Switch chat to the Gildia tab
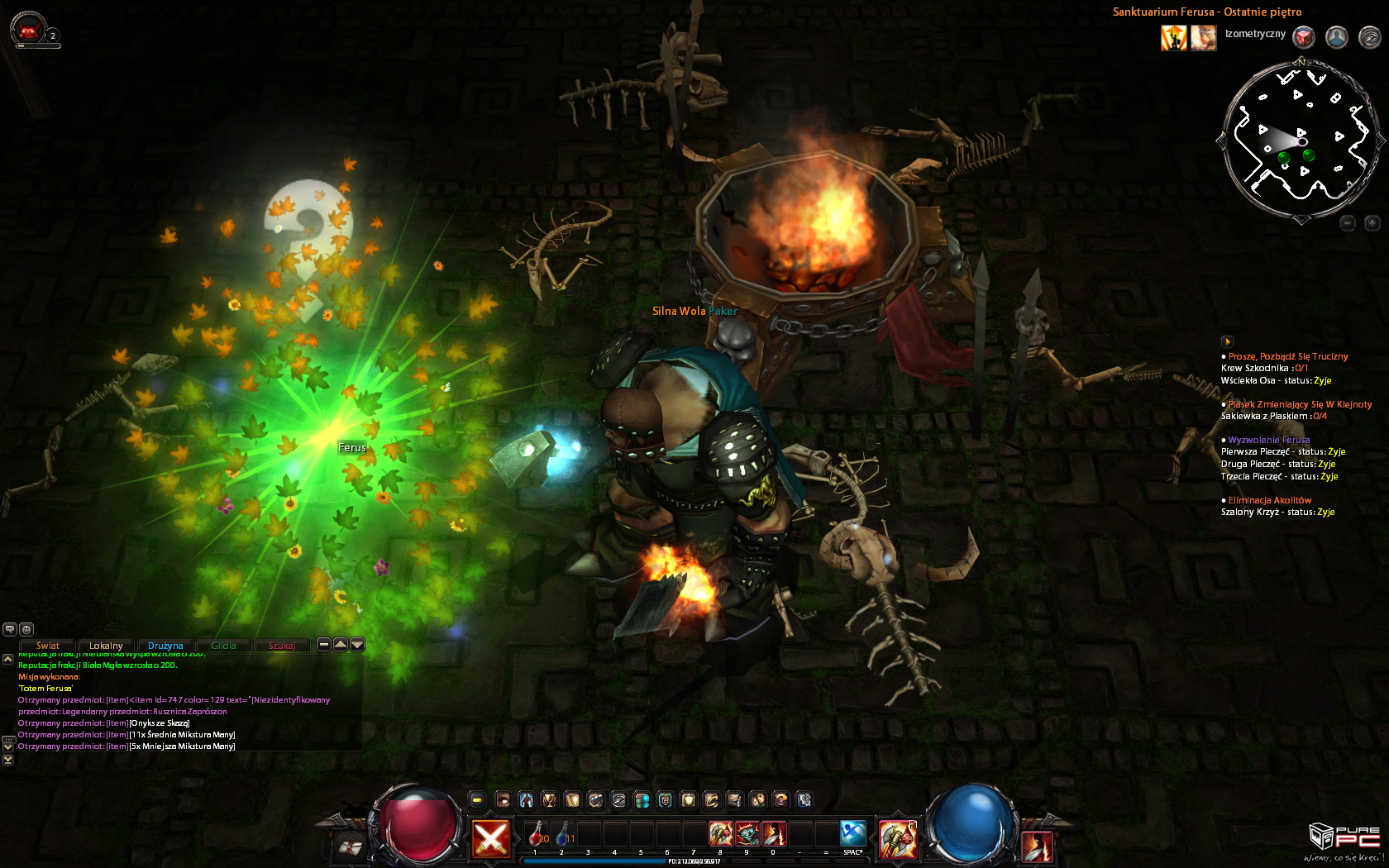 click(x=223, y=646)
